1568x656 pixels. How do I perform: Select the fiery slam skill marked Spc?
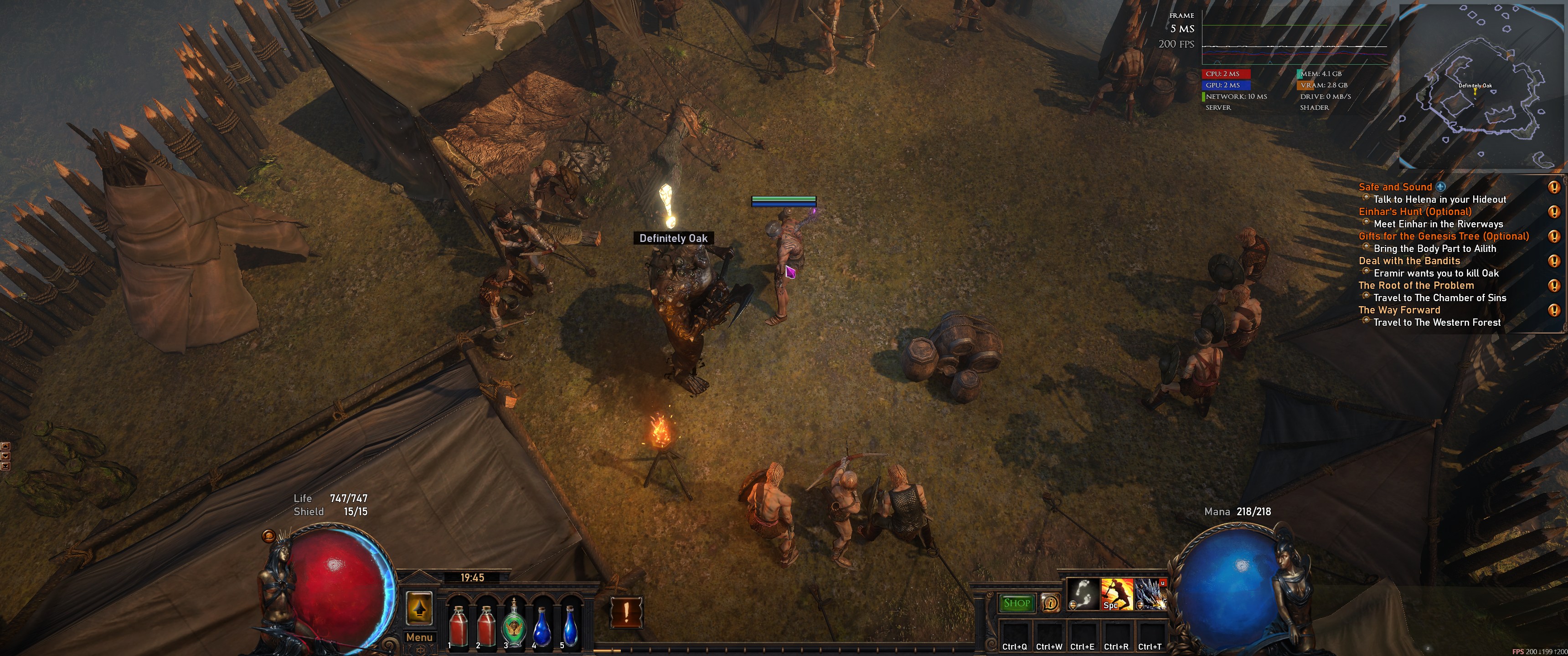point(1116,594)
